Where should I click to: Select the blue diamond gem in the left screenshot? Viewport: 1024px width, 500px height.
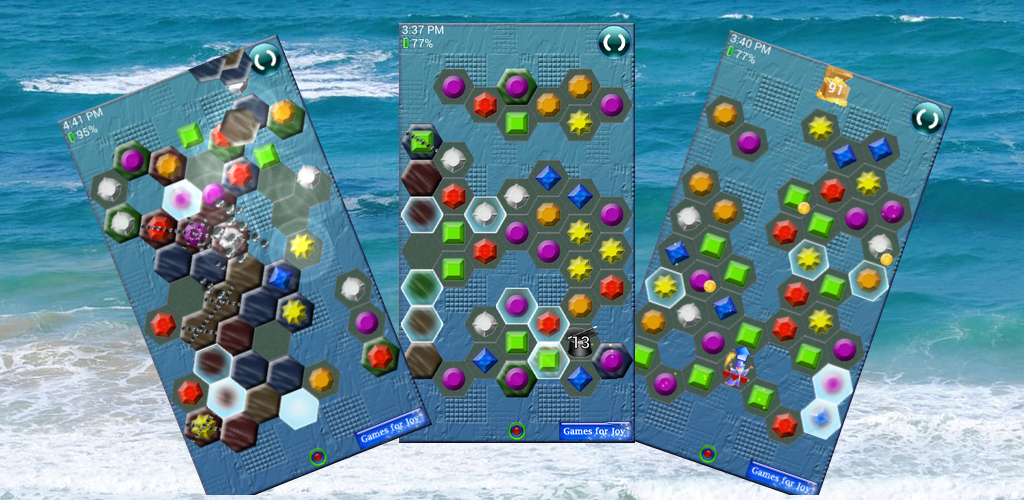point(281,274)
